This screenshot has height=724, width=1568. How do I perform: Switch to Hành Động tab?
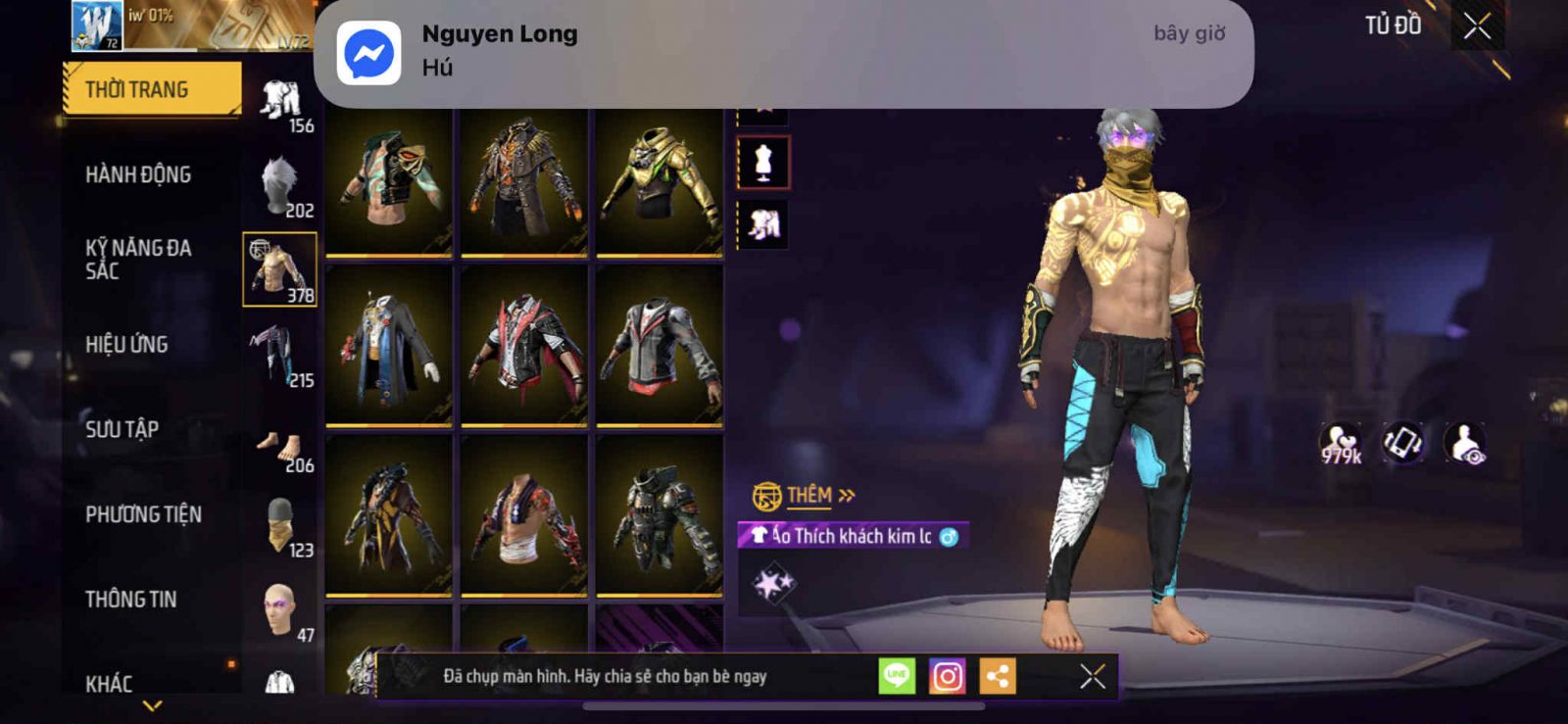138,175
